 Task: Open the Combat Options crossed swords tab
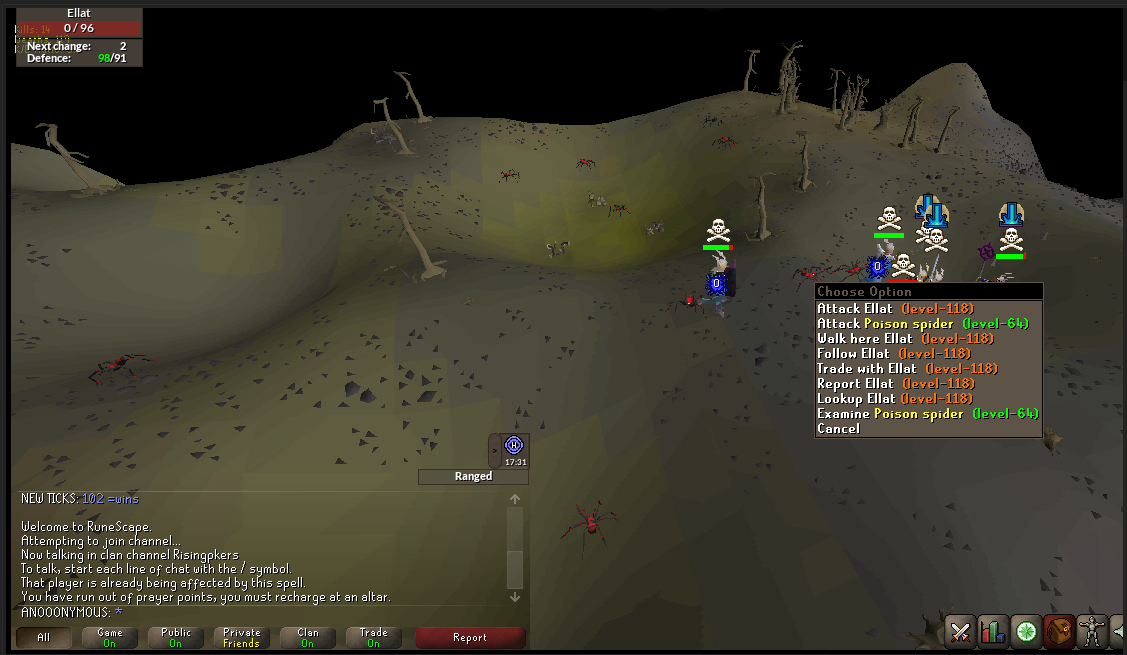click(x=960, y=632)
